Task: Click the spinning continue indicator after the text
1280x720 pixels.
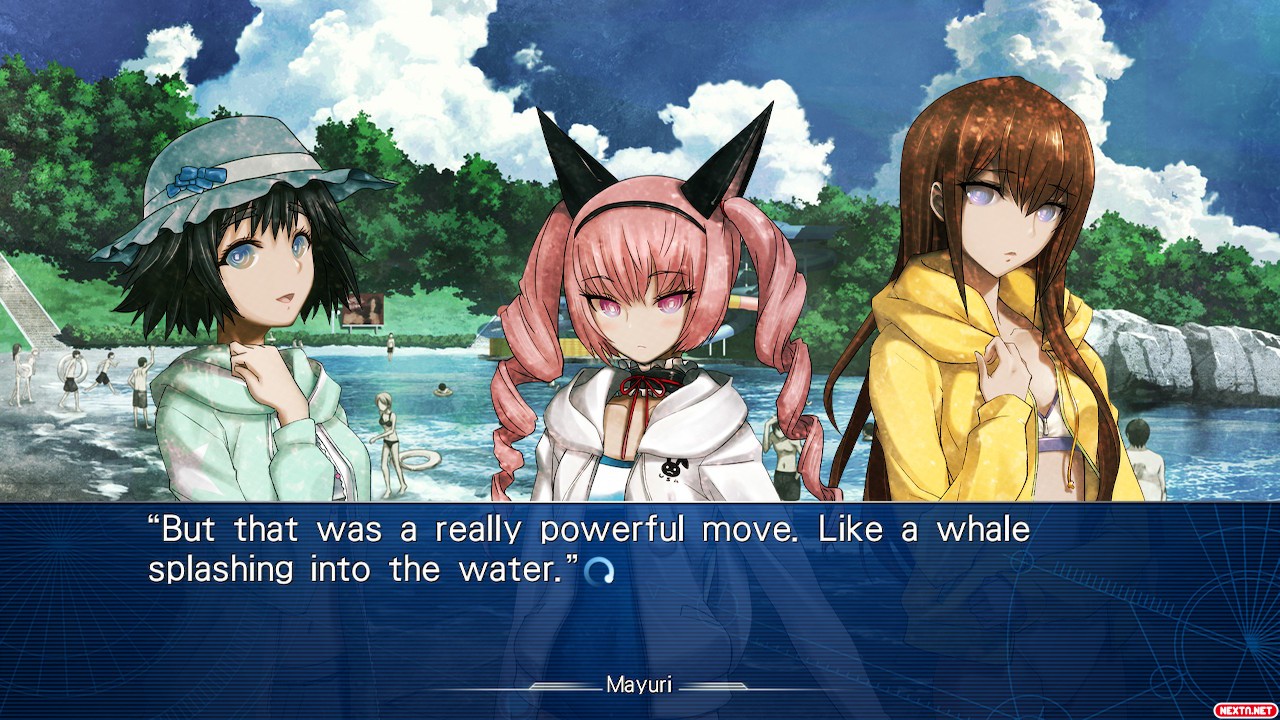Action: [598, 571]
